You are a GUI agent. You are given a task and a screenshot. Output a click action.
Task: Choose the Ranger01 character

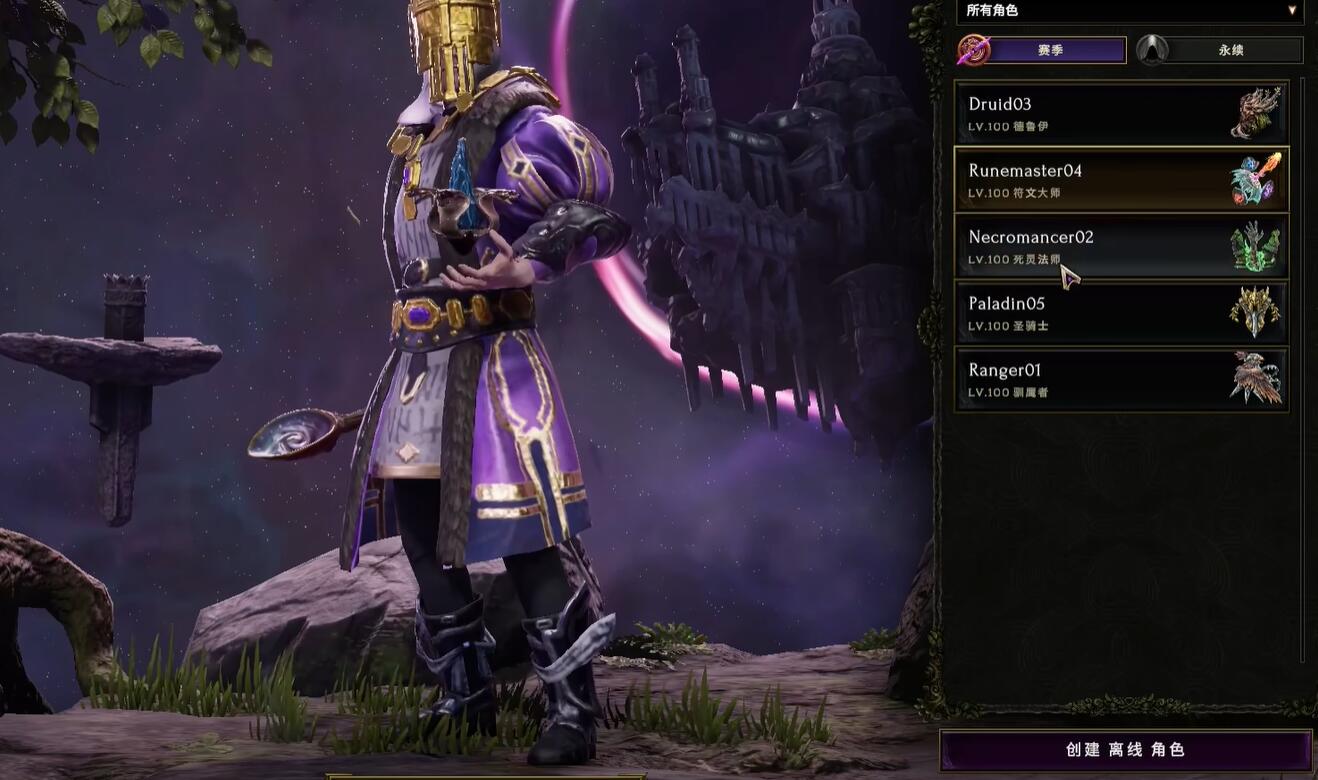tap(1120, 379)
